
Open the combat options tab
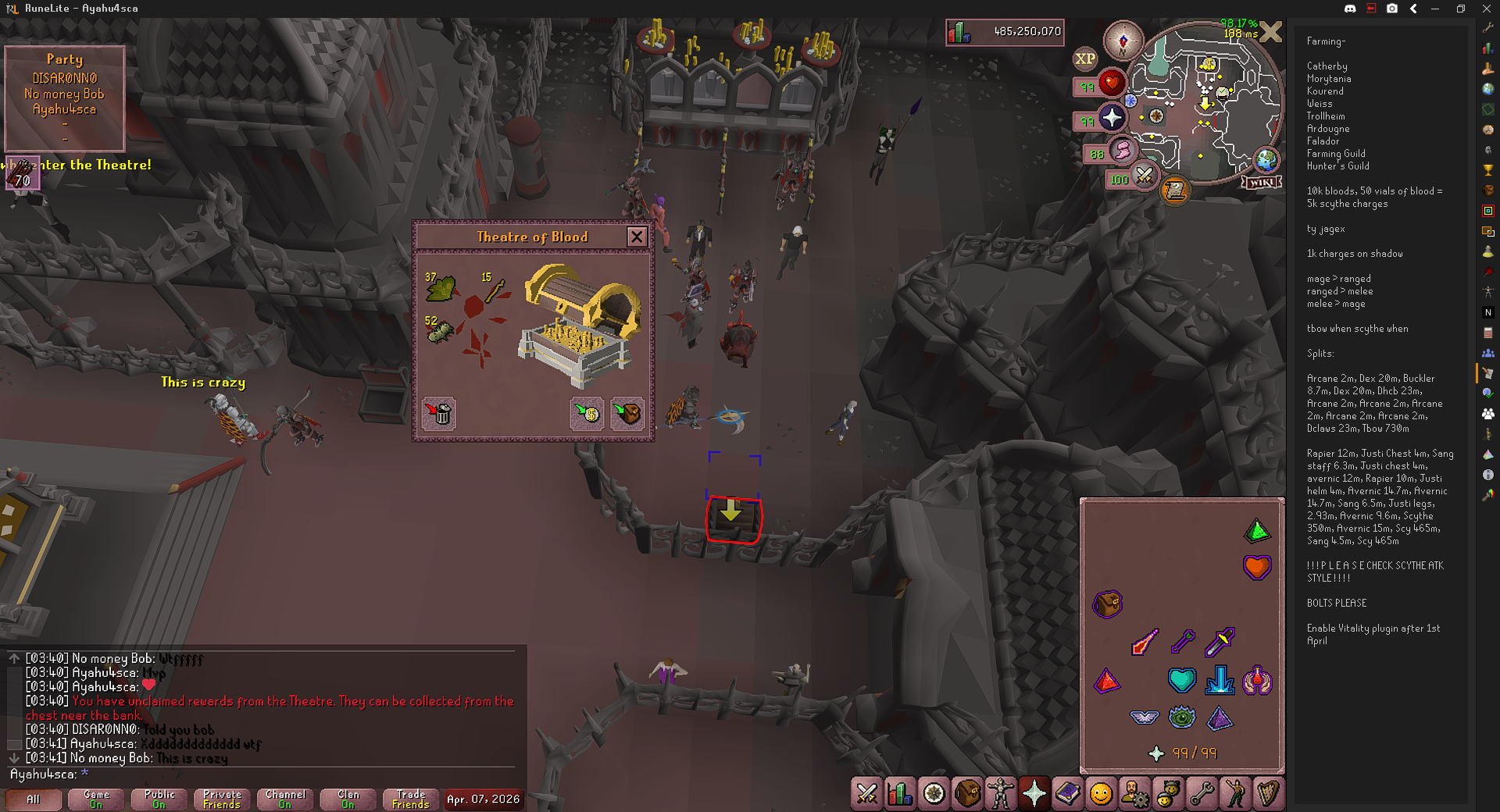point(866,794)
